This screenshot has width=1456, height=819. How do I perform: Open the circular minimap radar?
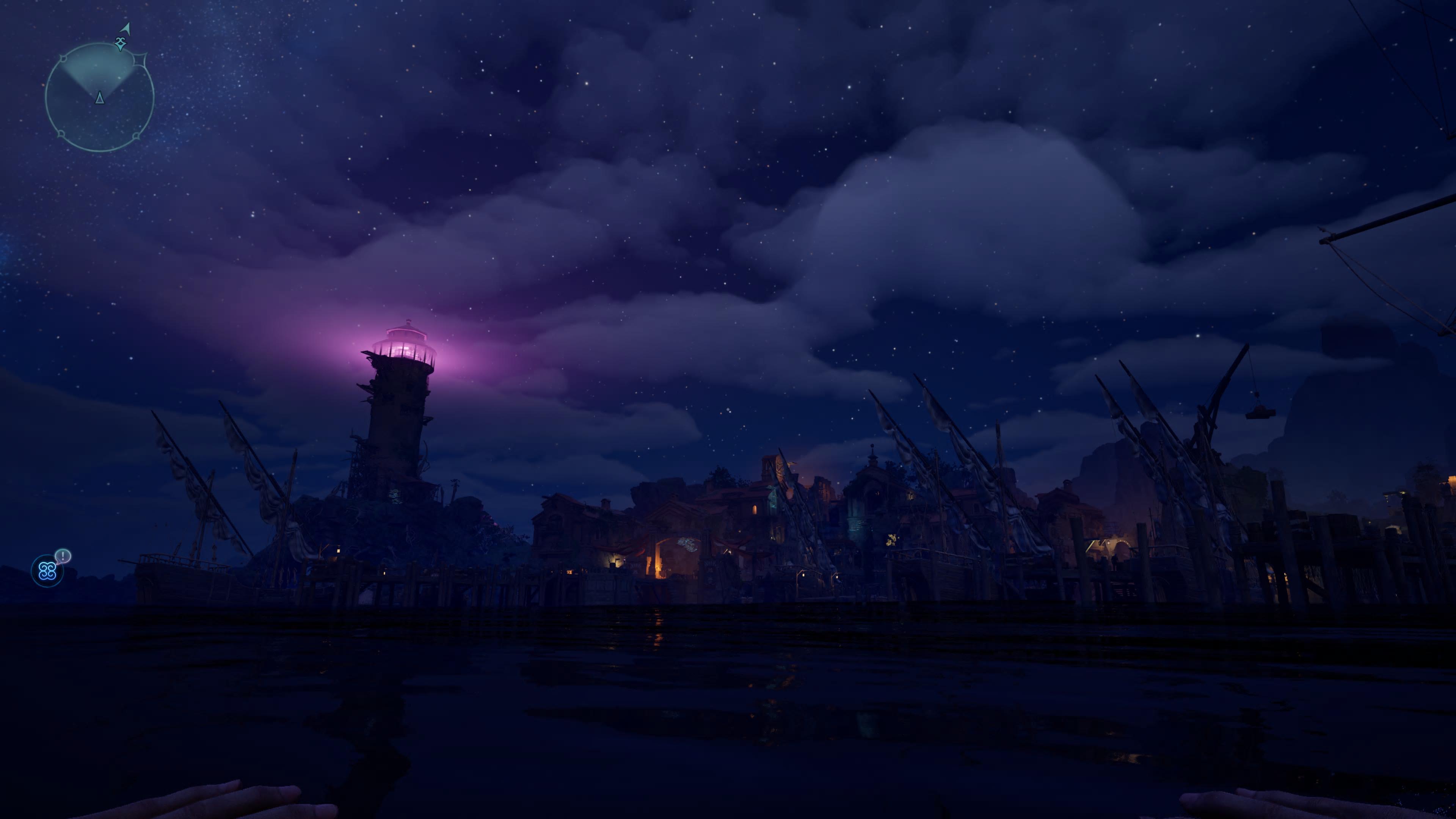pyautogui.click(x=99, y=97)
